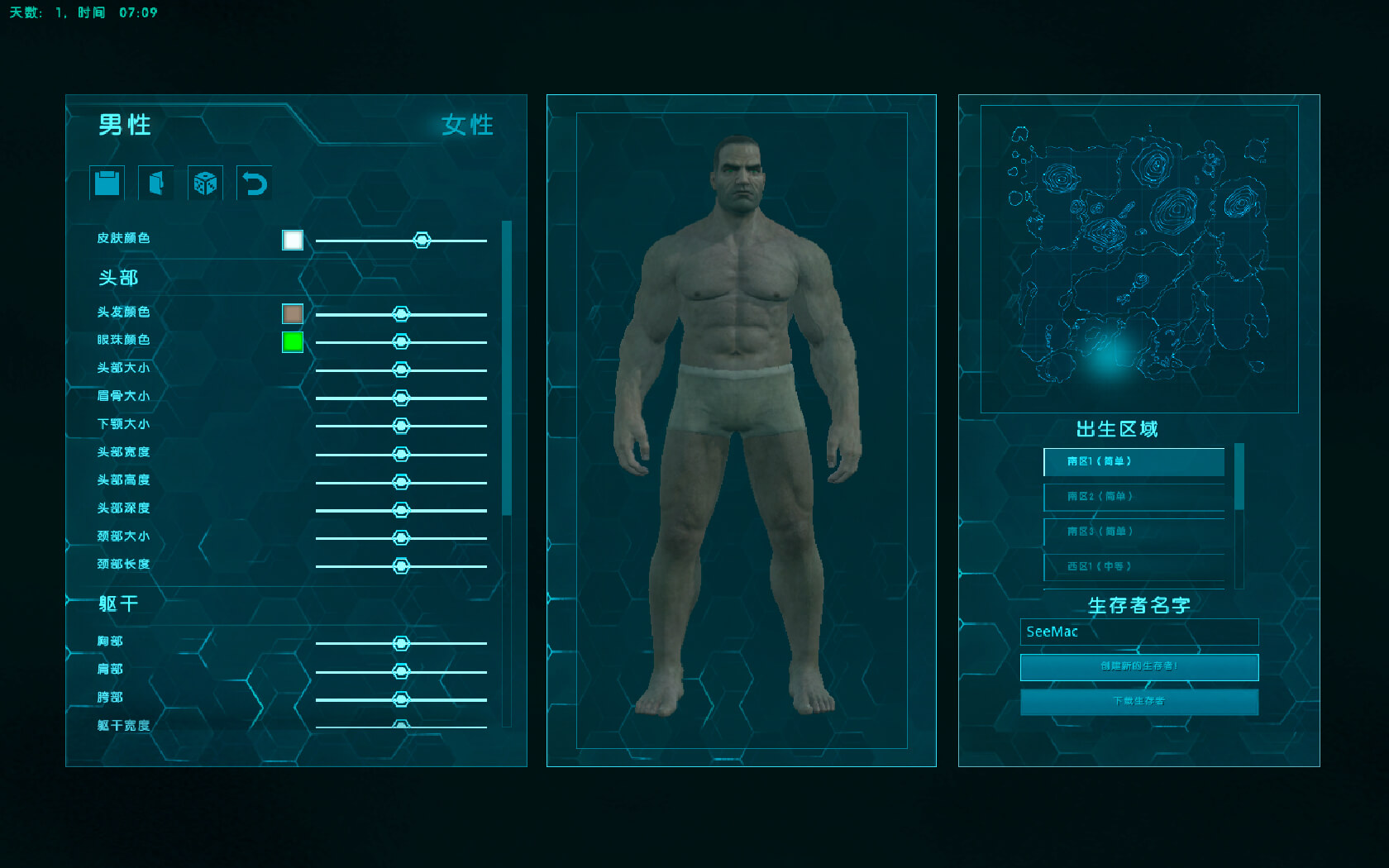Click the spawn region map
Viewport: 1389px width, 868px height.
click(x=1138, y=259)
